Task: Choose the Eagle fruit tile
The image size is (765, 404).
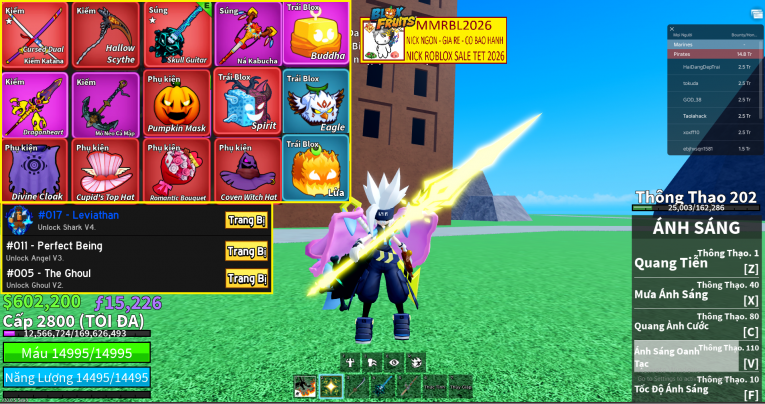Action: click(x=315, y=102)
